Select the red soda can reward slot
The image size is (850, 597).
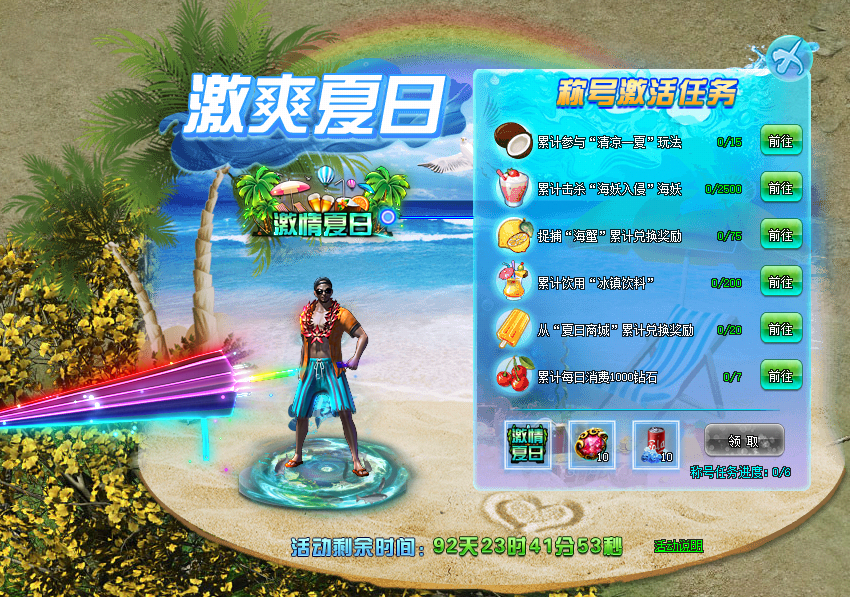(x=656, y=443)
